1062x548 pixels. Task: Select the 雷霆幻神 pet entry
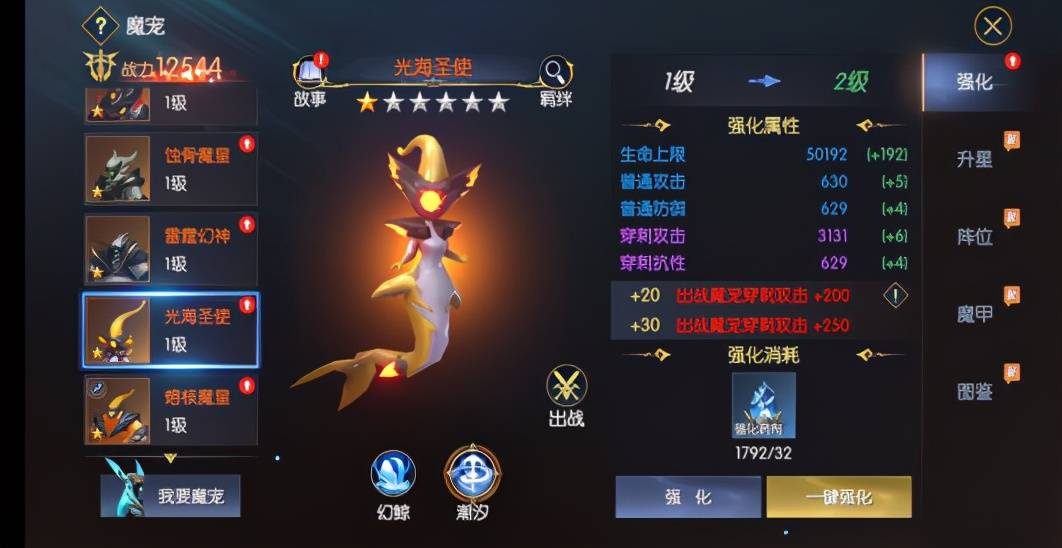[x=170, y=250]
